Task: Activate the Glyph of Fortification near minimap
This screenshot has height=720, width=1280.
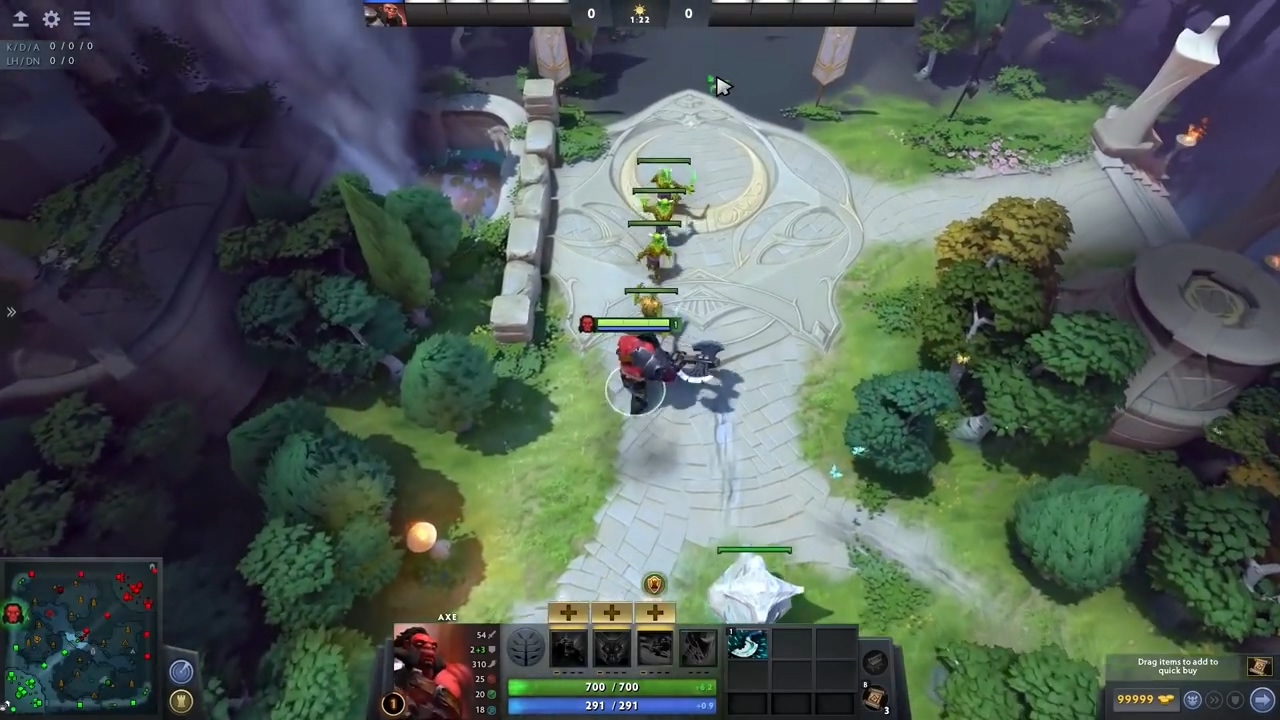Action: [x=181, y=701]
